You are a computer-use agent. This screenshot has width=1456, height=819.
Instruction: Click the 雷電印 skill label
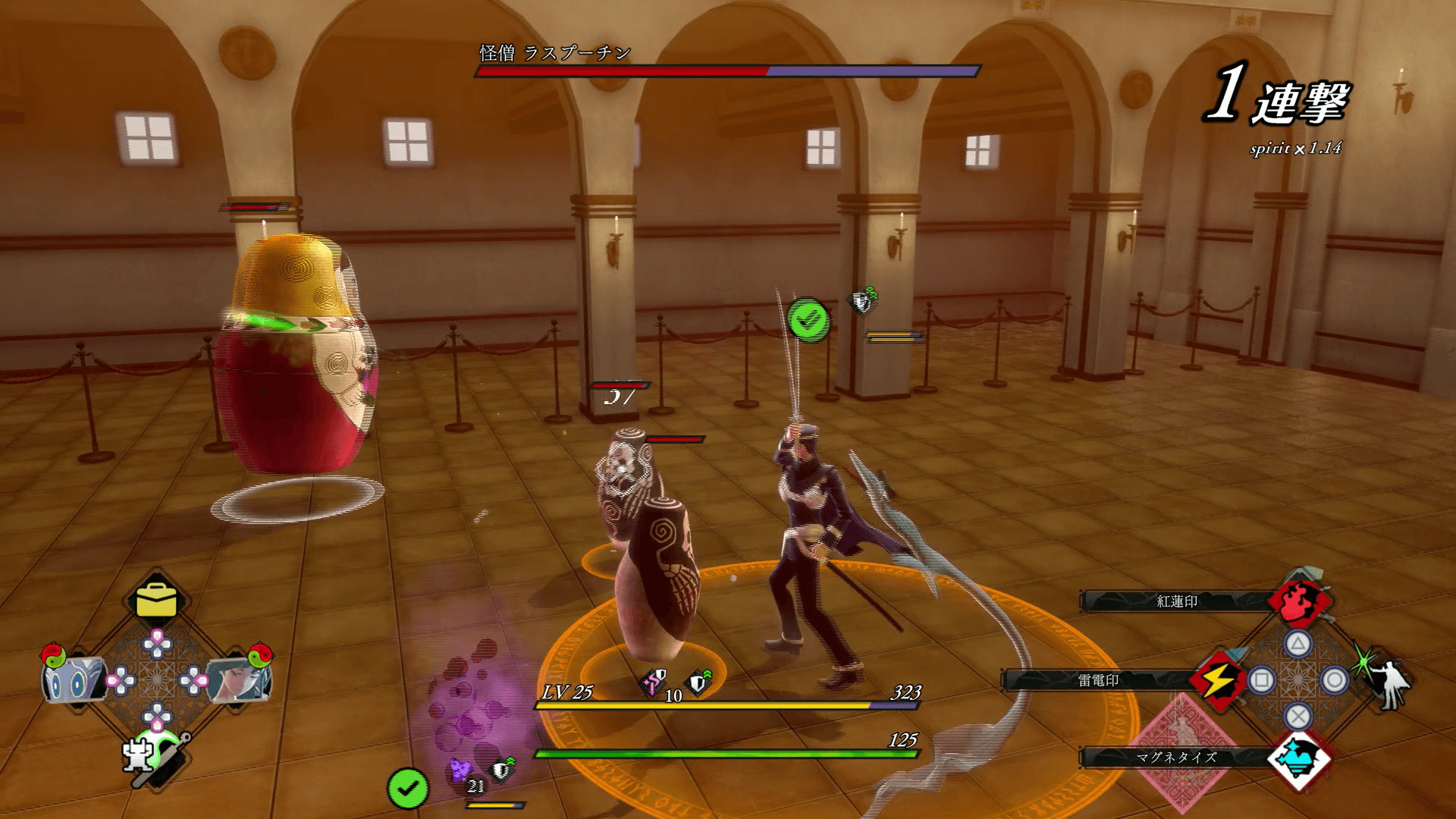click(x=1098, y=680)
